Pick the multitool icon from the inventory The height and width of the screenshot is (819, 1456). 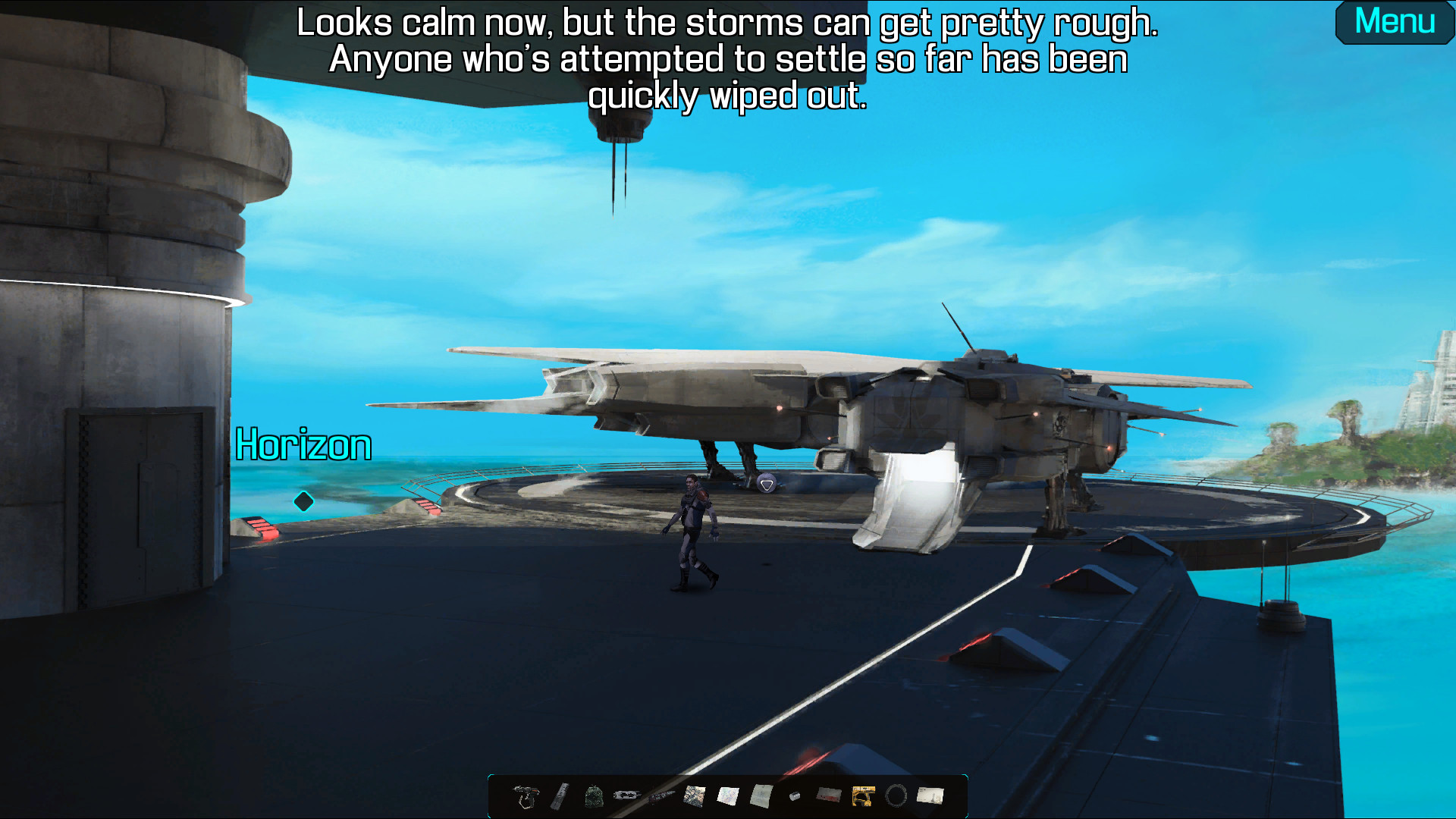pyautogui.click(x=626, y=795)
